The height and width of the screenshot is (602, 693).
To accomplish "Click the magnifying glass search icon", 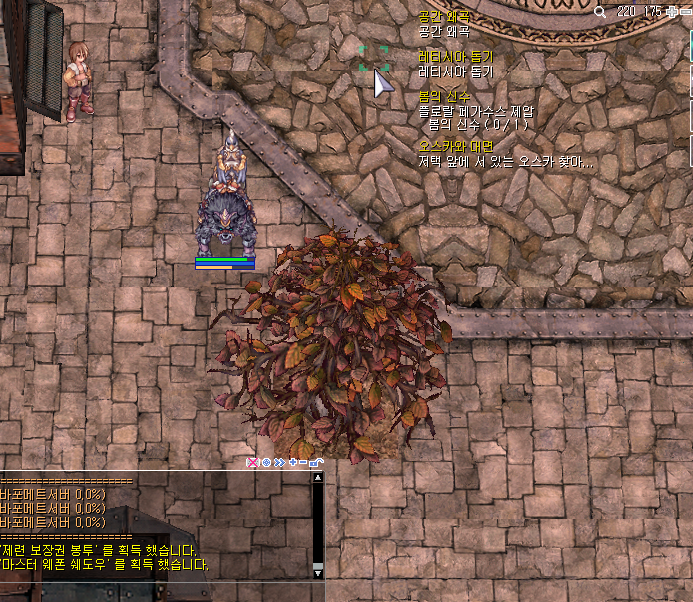I will [x=600, y=12].
